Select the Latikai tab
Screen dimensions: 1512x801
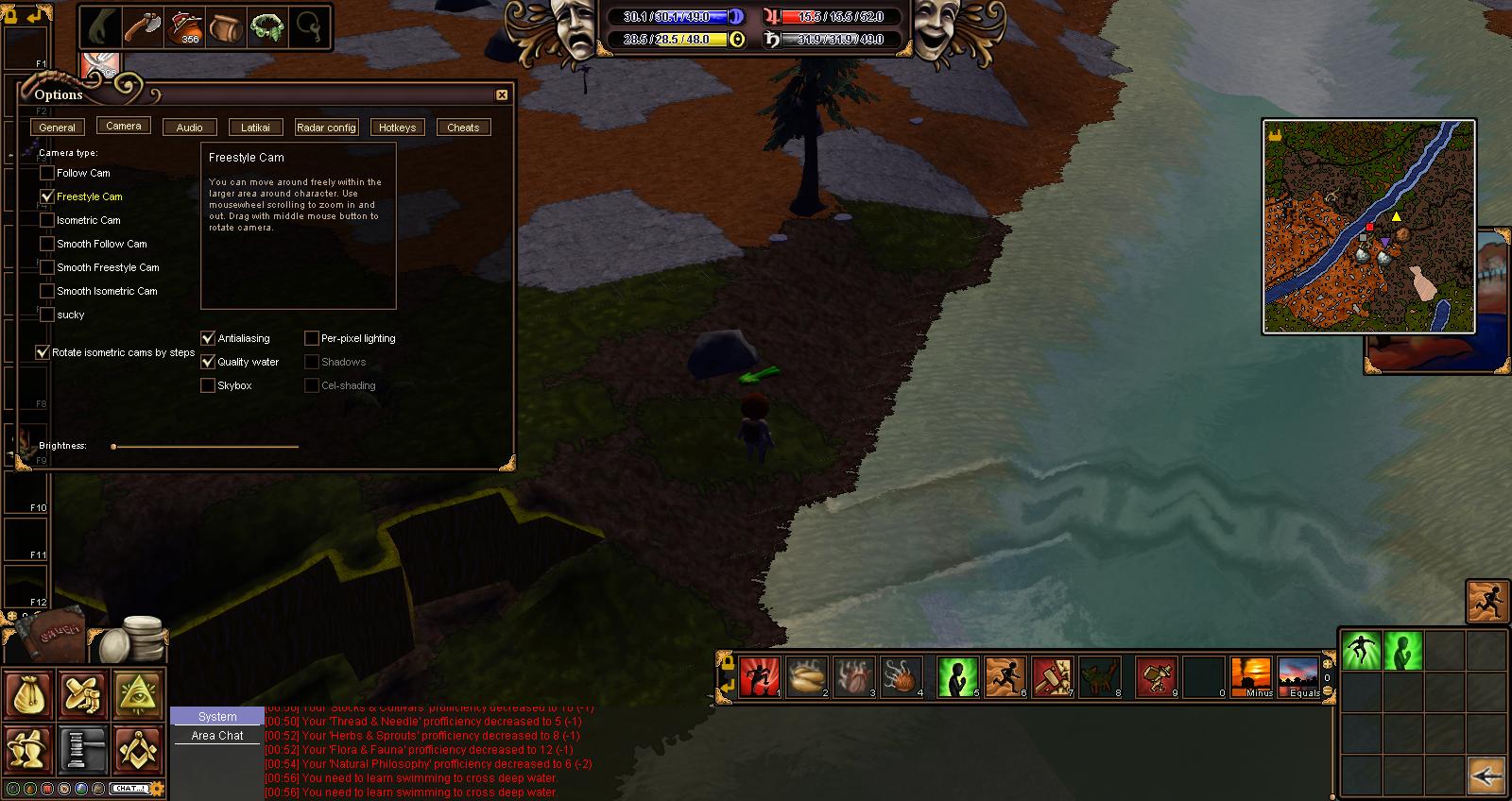255,128
